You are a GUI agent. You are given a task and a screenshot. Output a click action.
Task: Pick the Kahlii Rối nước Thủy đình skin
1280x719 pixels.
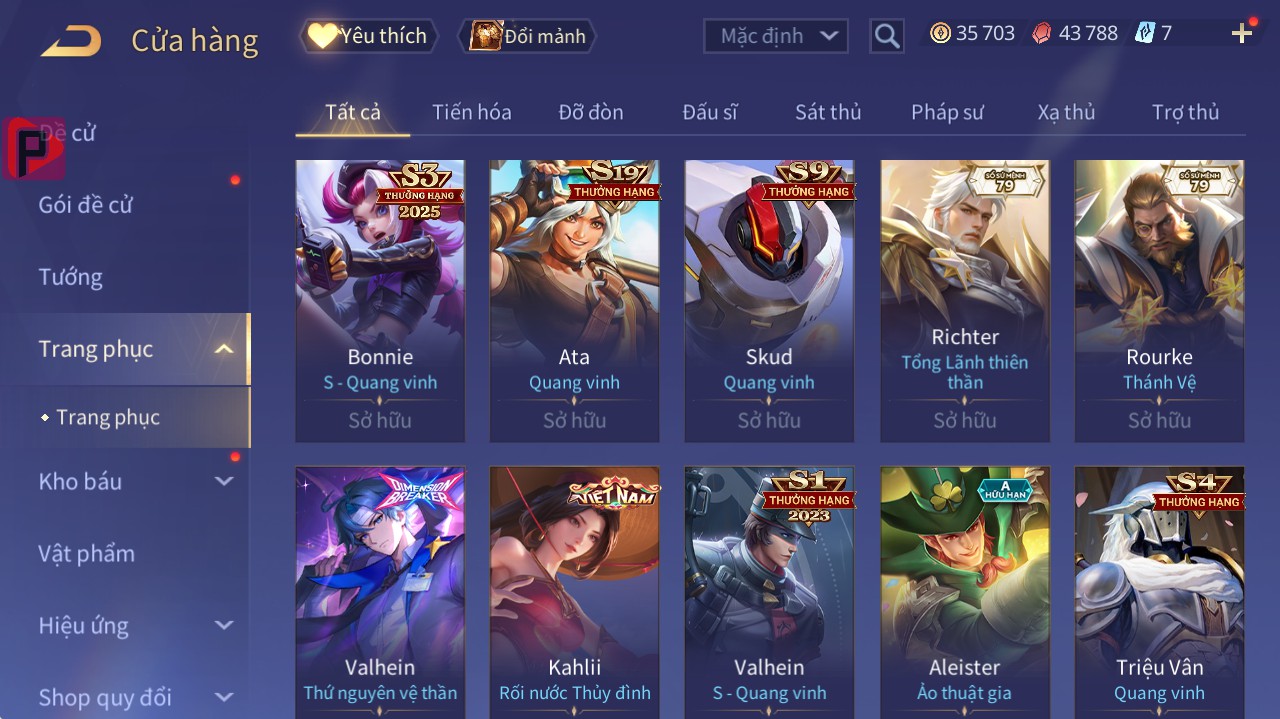[x=575, y=590]
